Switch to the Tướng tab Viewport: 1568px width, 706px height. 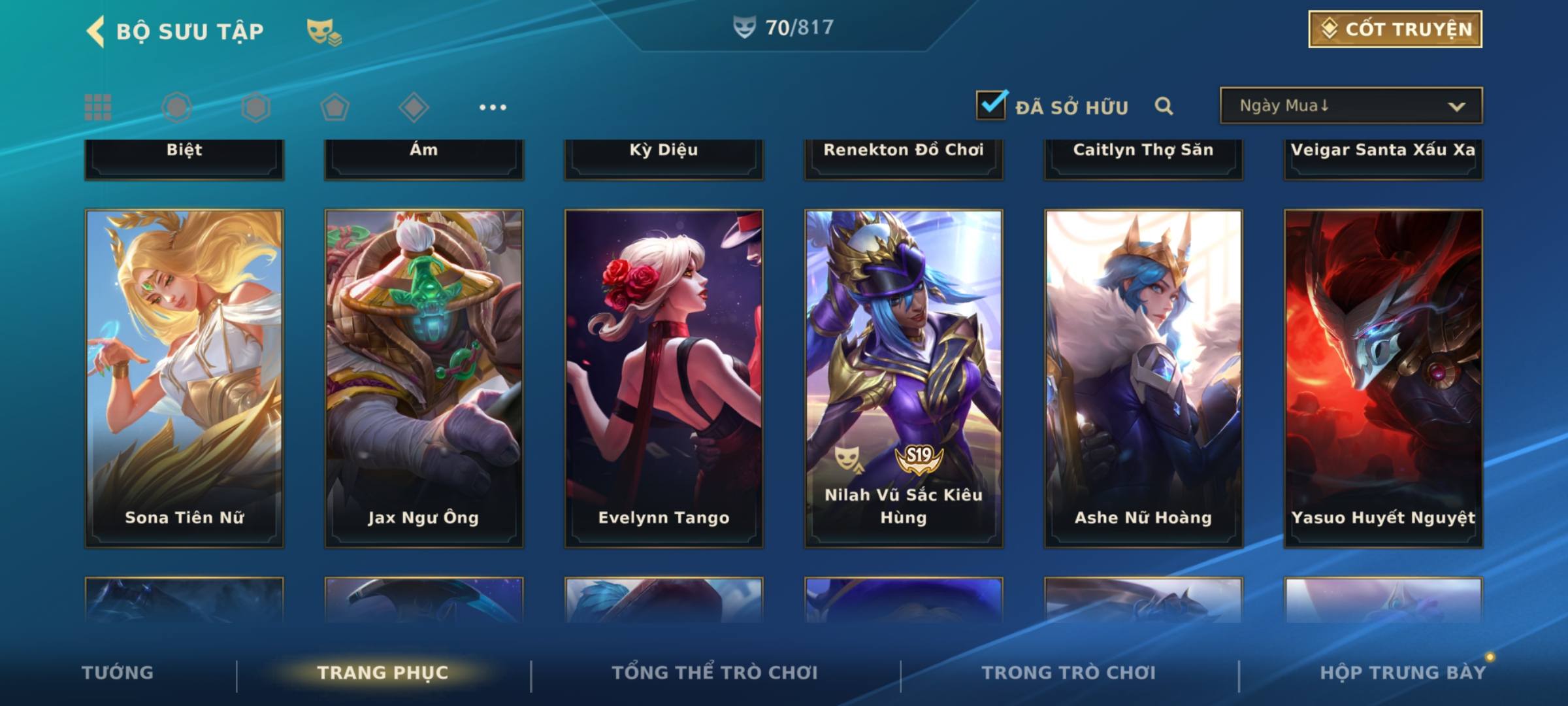tap(118, 673)
